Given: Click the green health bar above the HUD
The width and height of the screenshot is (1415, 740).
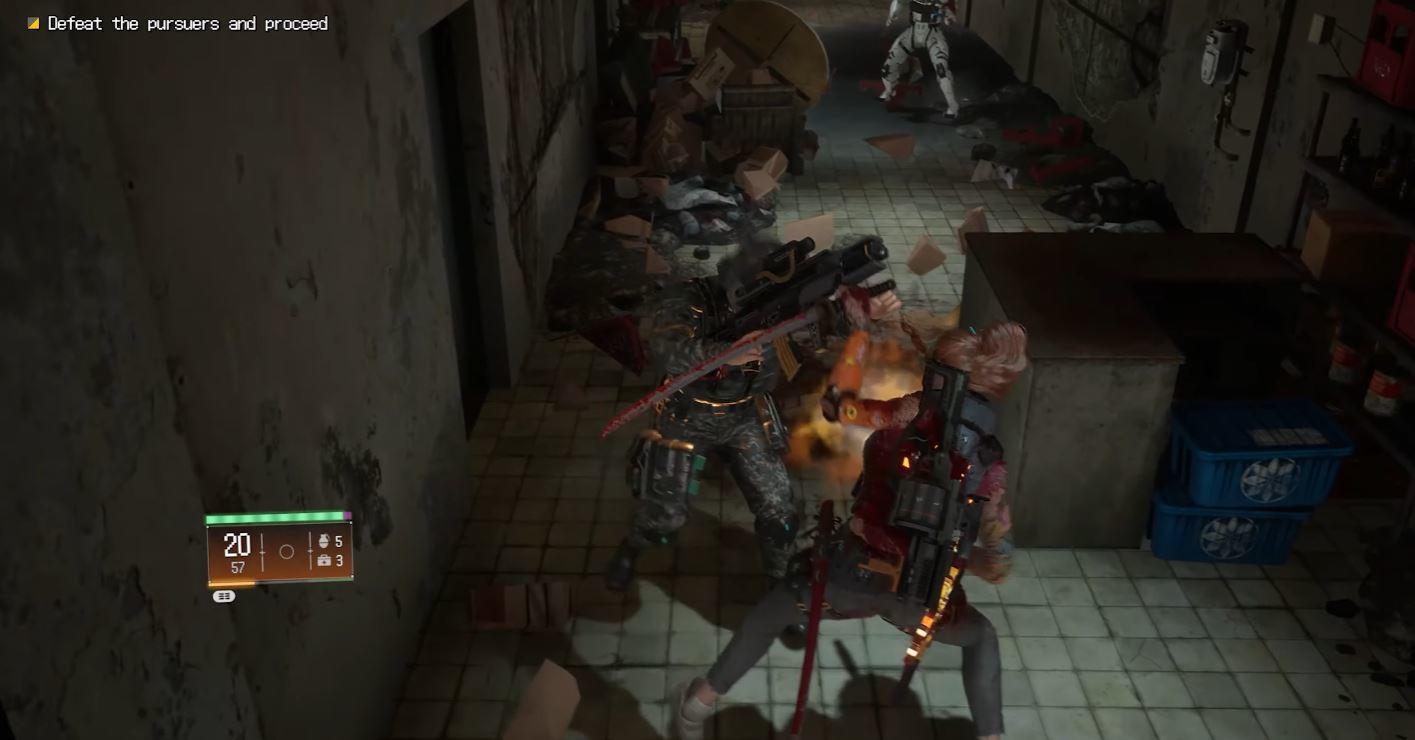Looking at the screenshot, I should click(271, 516).
